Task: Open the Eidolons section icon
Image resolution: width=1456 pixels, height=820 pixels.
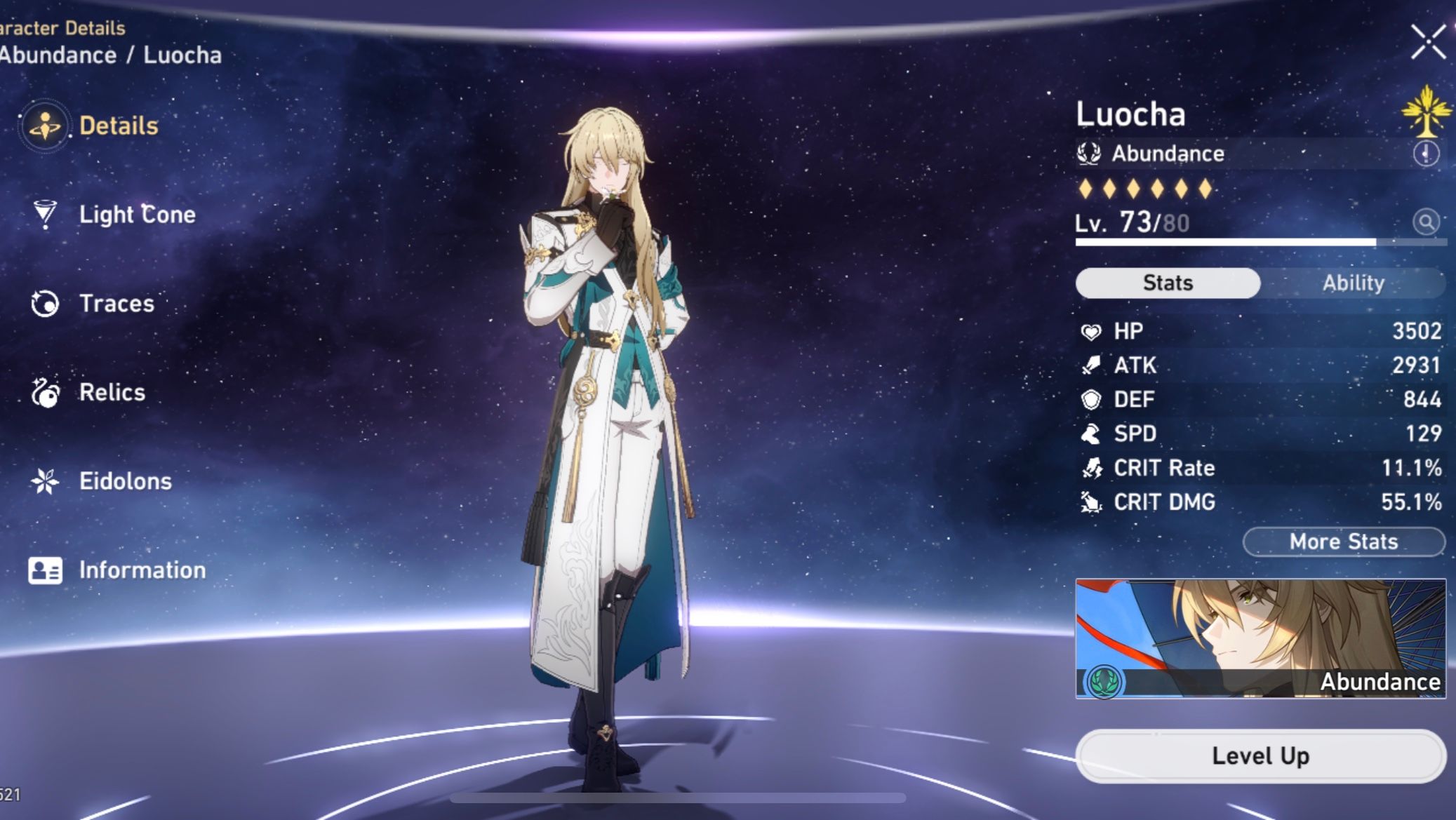Action: (44, 481)
